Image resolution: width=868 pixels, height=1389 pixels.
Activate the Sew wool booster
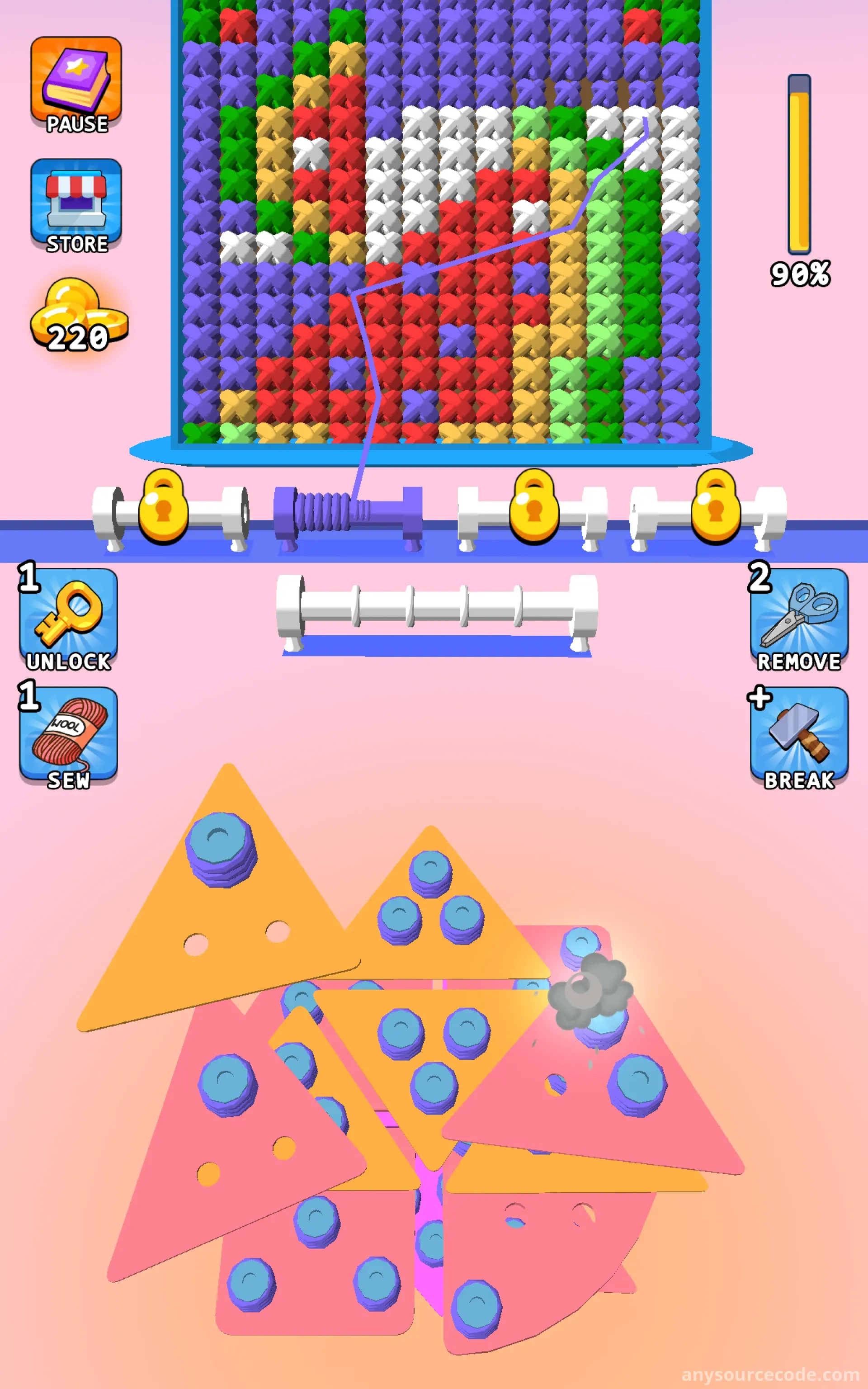(68, 737)
